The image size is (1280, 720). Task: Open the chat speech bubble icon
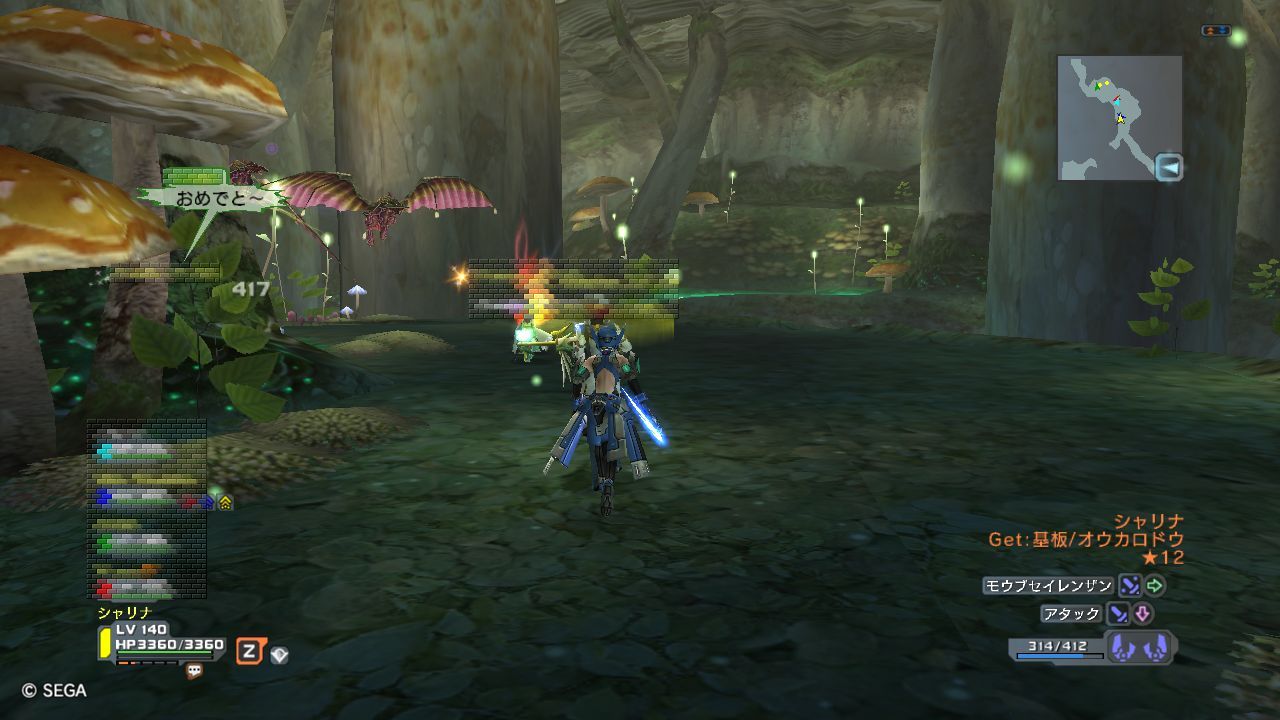tap(194, 672)
